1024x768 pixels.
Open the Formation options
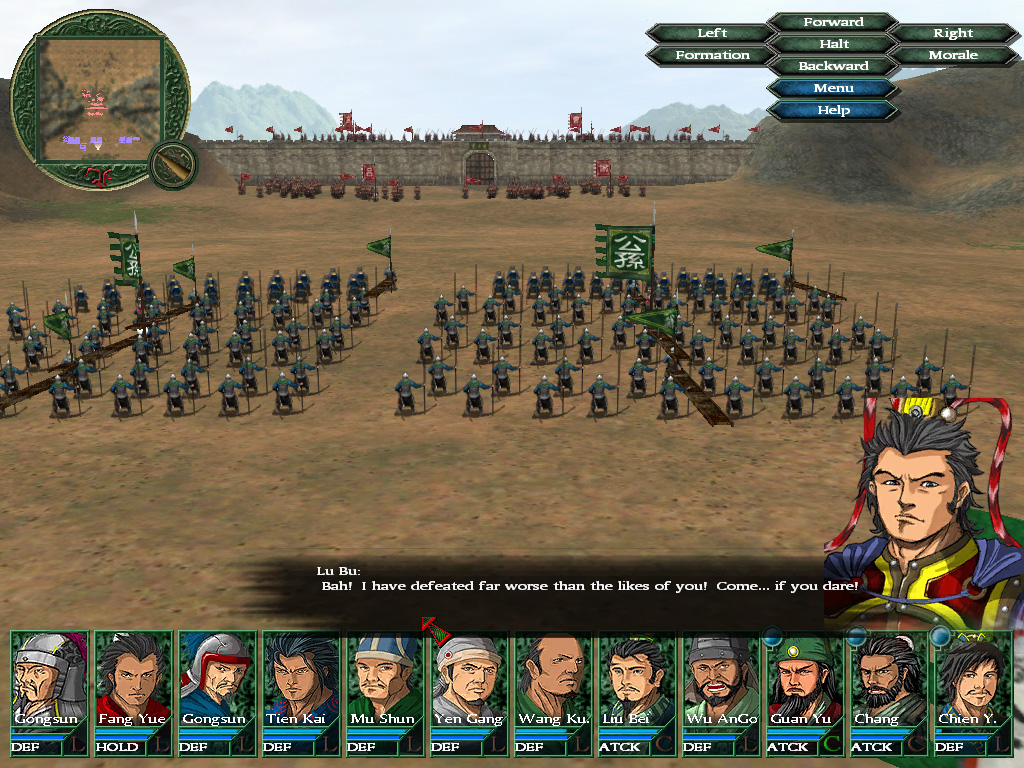tap(712, 55)
